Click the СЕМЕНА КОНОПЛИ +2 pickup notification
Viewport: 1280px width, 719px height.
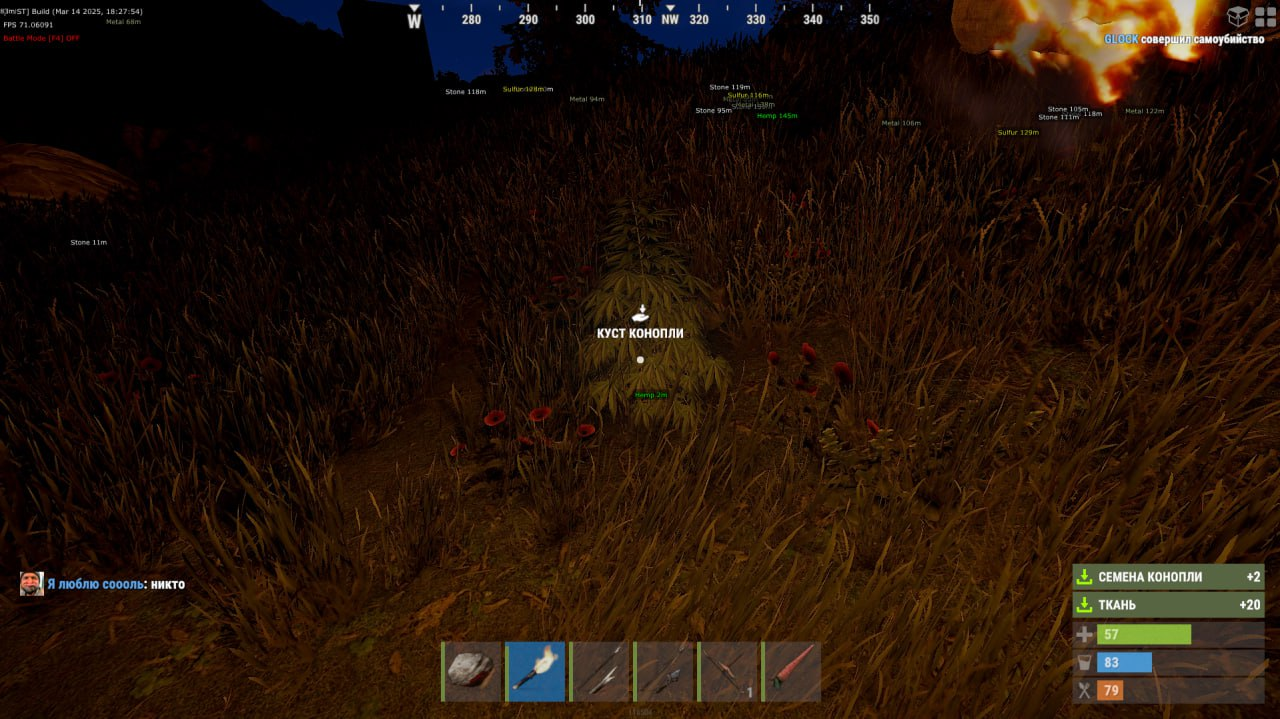(1168, 577)
